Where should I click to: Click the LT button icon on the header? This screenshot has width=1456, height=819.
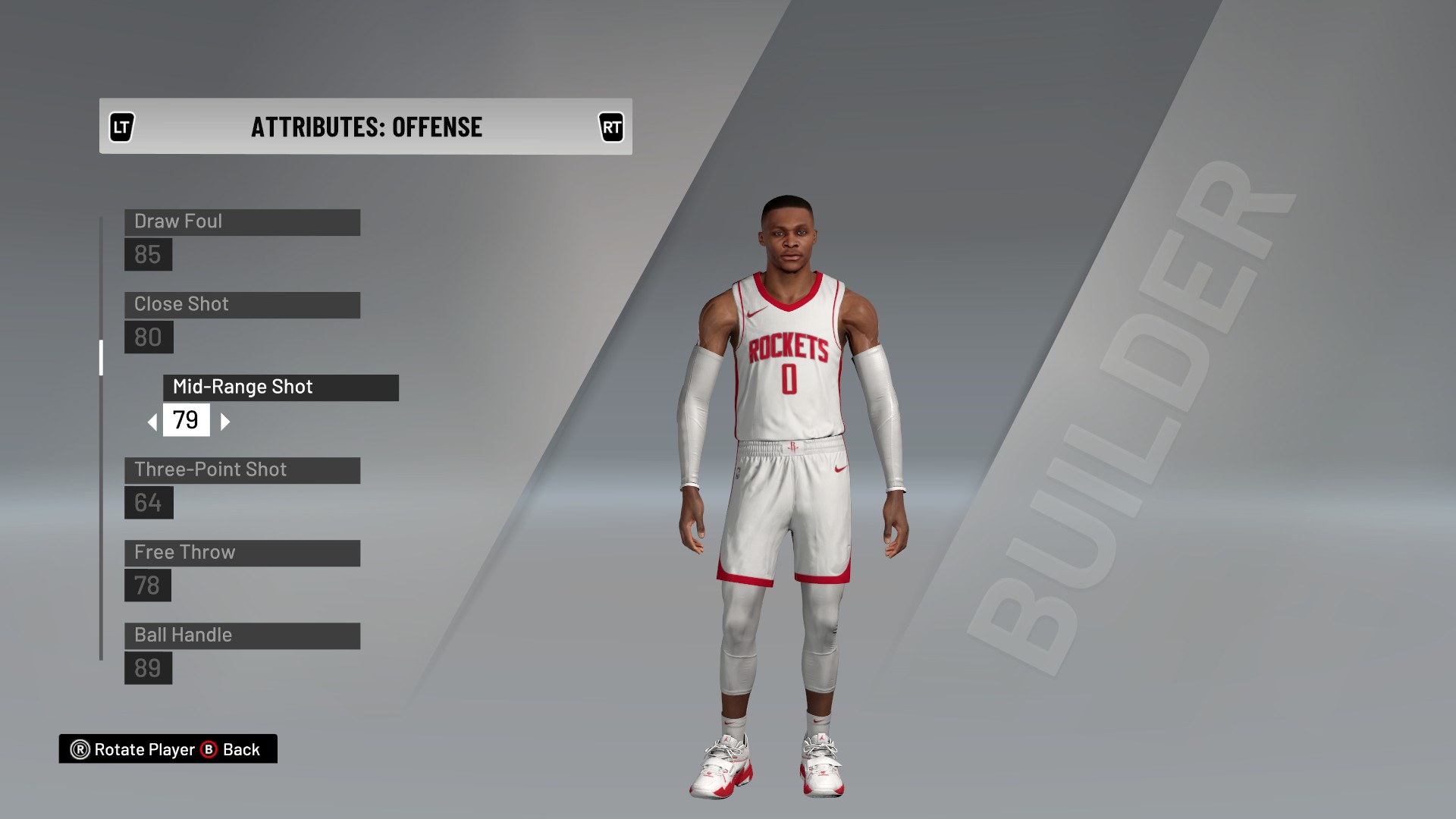pyautogui.click(x=124, y=127)
